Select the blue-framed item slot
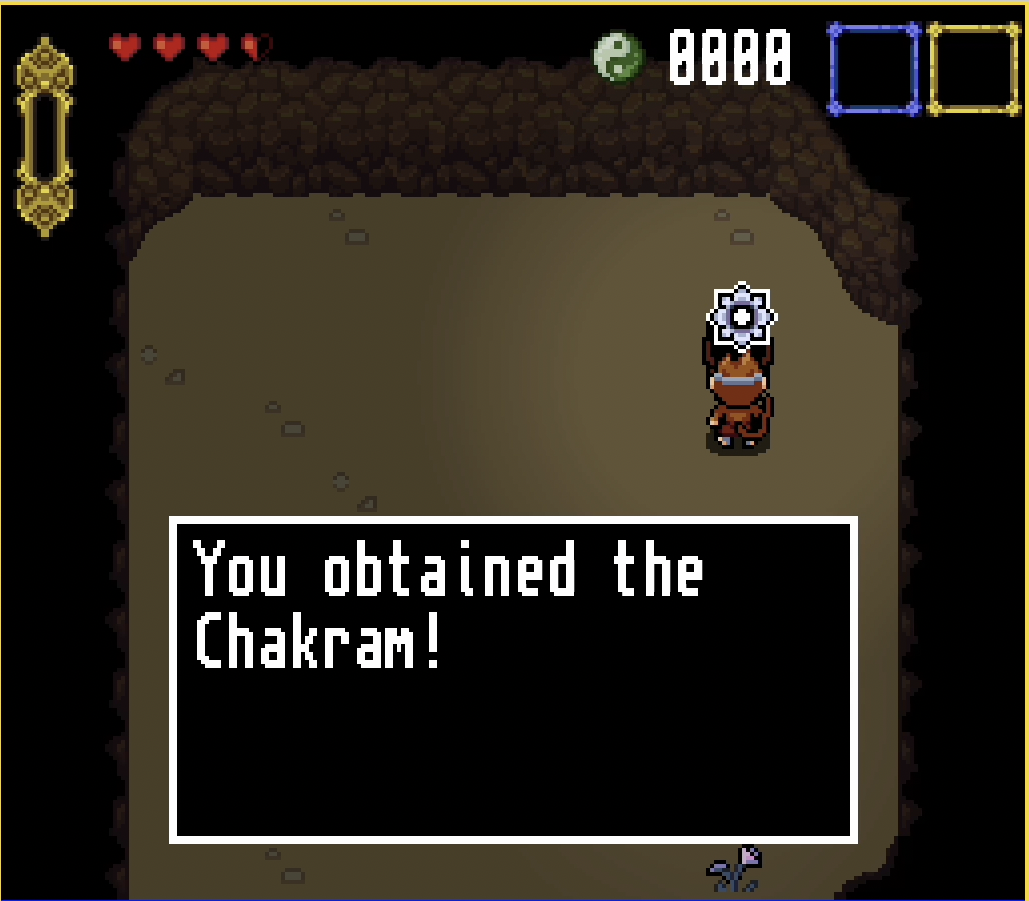The height and width of the screenshot is (901, 1029). click(873, 69)
